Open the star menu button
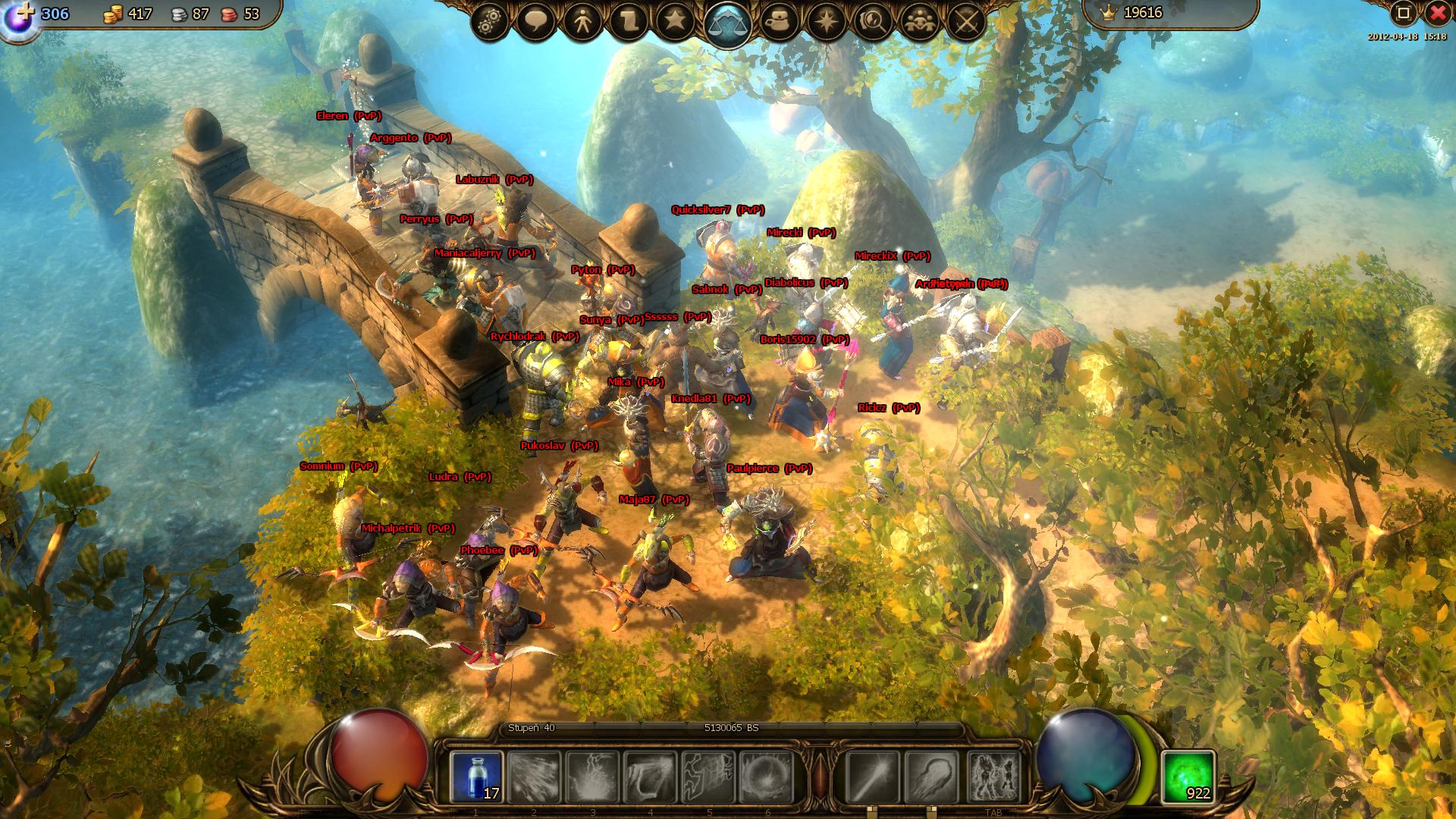 (675, 22)
